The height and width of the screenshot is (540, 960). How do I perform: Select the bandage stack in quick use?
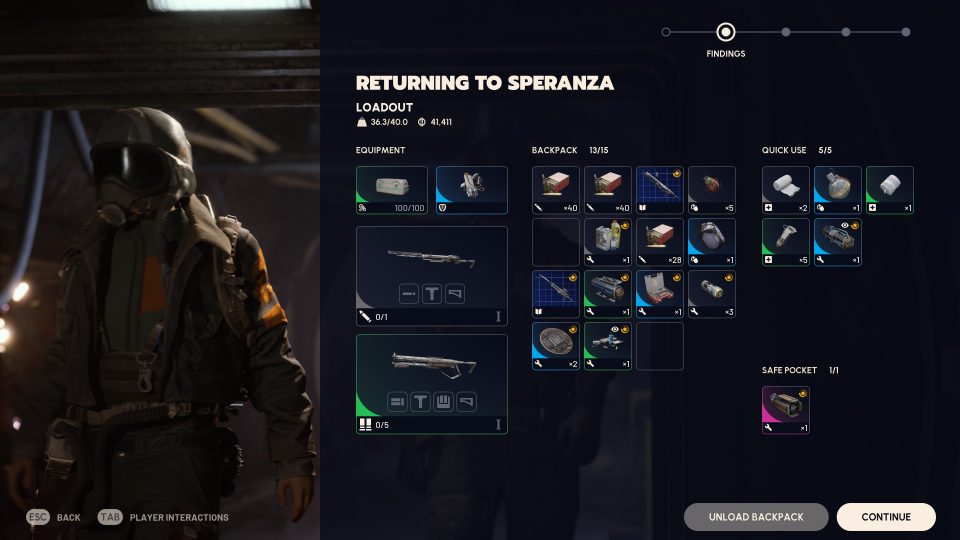pos(785,190)
